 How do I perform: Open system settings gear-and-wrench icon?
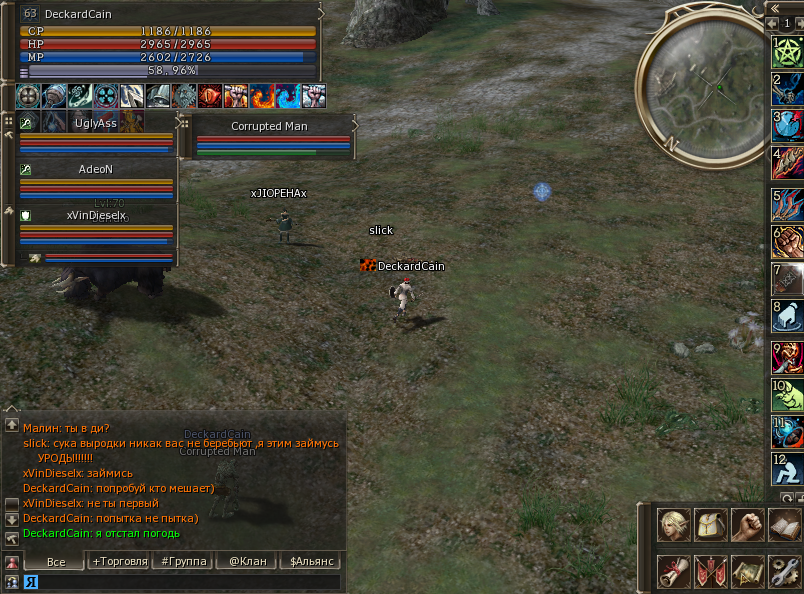tap(784, 571)
